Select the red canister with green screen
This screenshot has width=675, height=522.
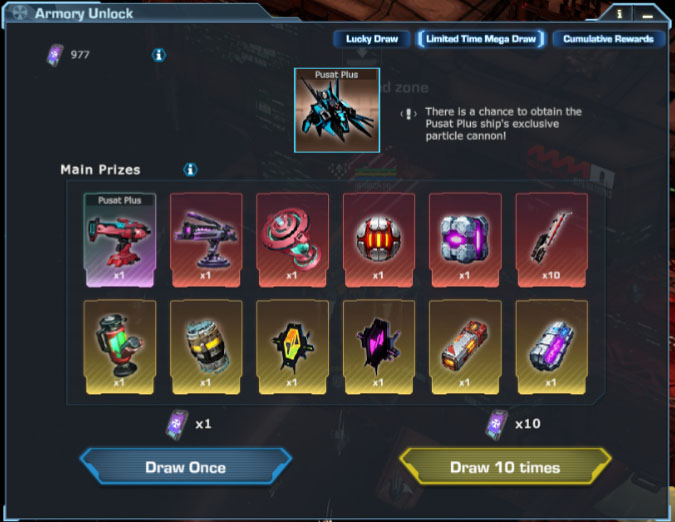pyautogui.click(x=119, y=344)
